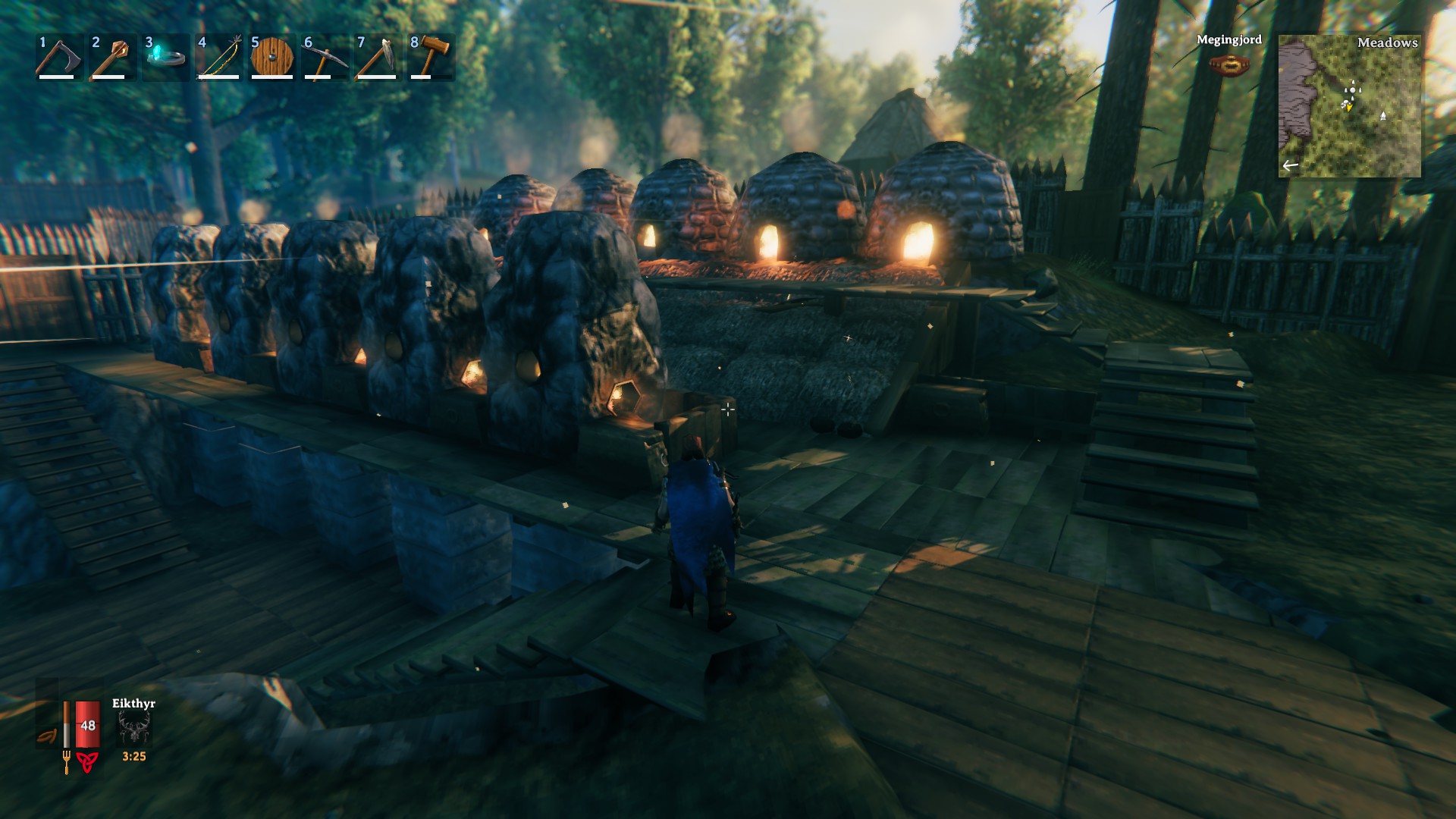Click the carrot food slot icon
1456x819 pixels.
click(47, 735)
